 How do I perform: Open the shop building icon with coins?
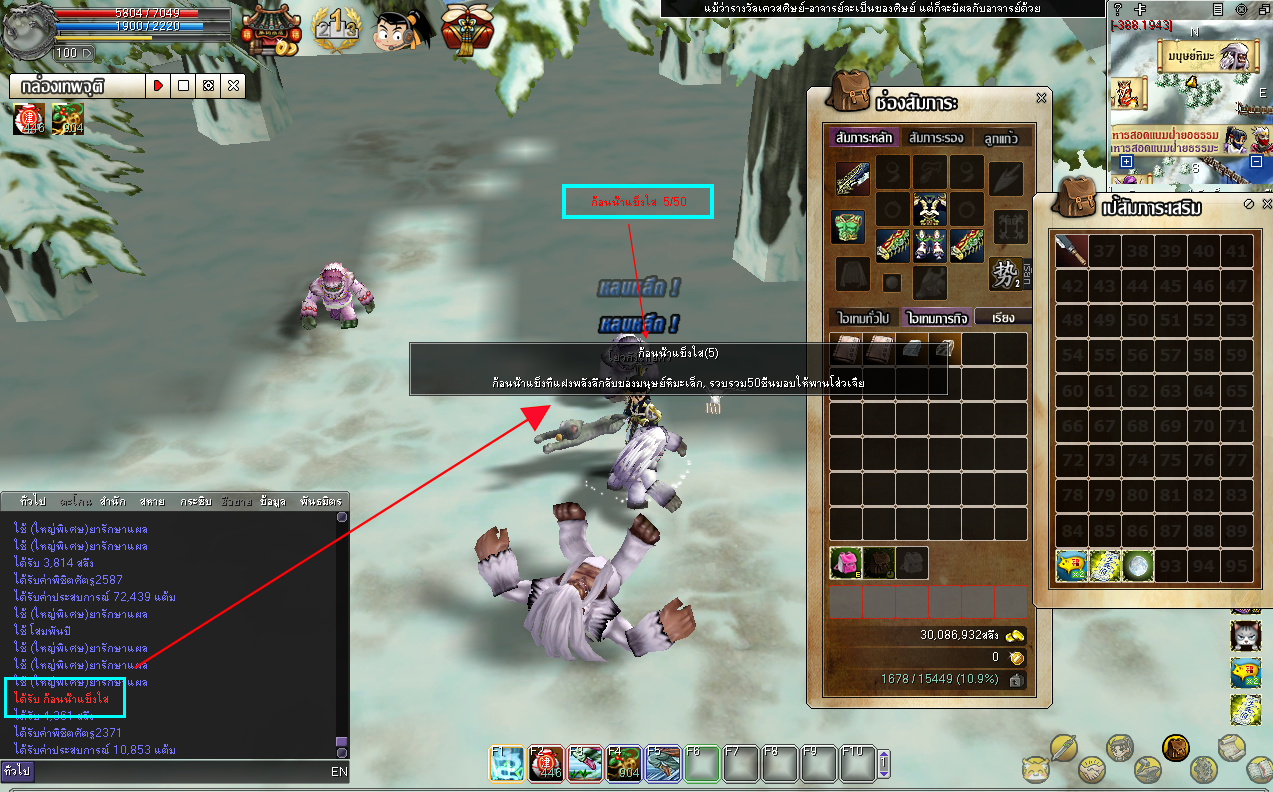point(272,28)
